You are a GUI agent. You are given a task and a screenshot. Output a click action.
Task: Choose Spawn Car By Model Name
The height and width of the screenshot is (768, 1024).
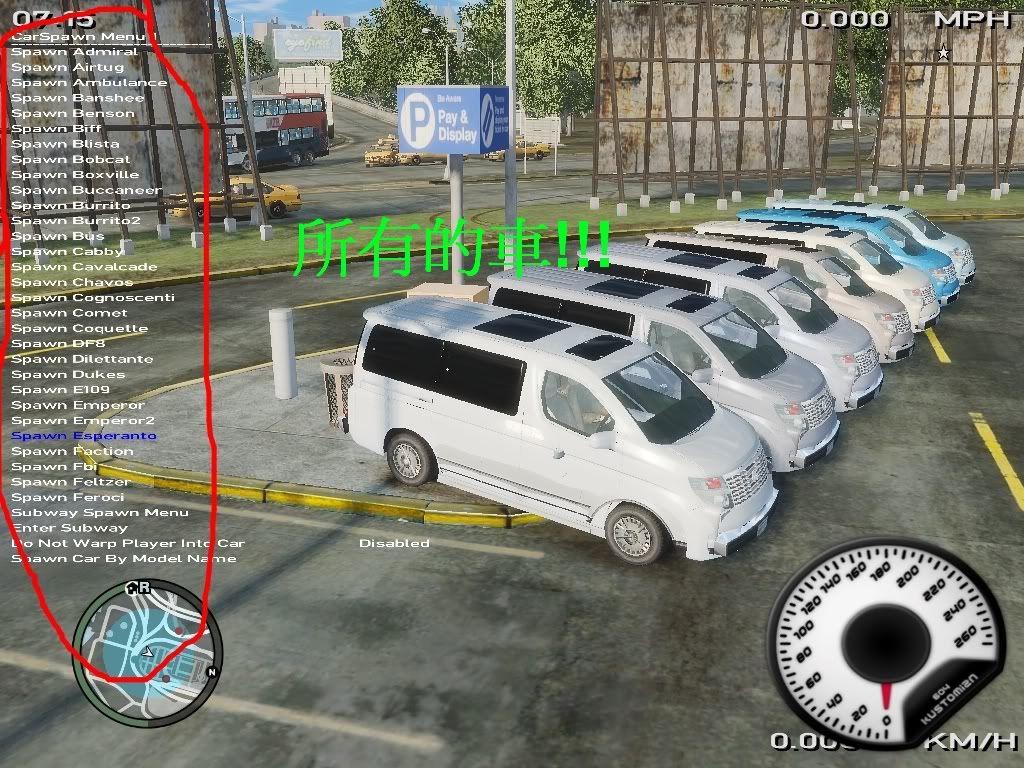[123, 559]
